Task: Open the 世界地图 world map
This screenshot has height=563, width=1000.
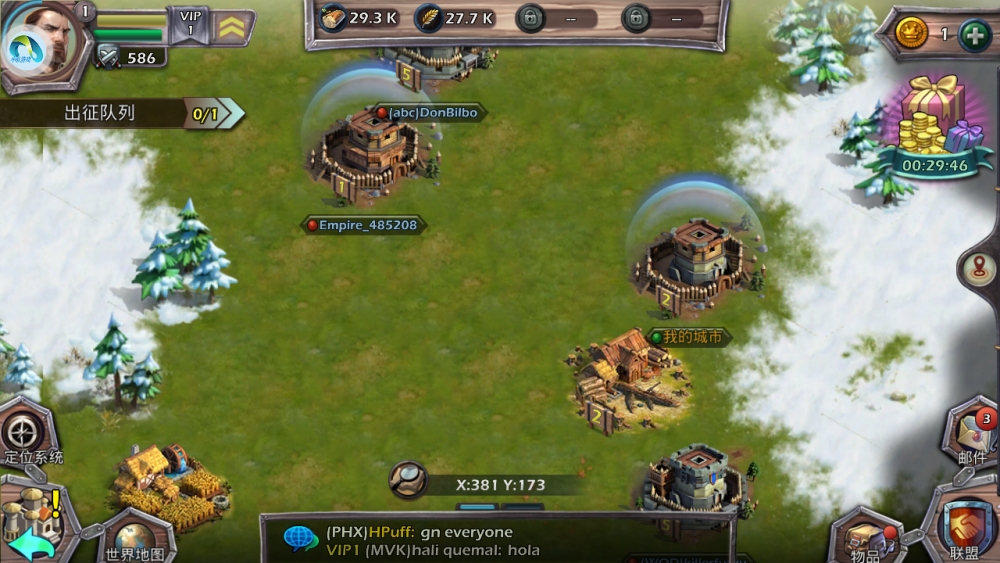Action: pyautogui.click(x=135, y=535)
